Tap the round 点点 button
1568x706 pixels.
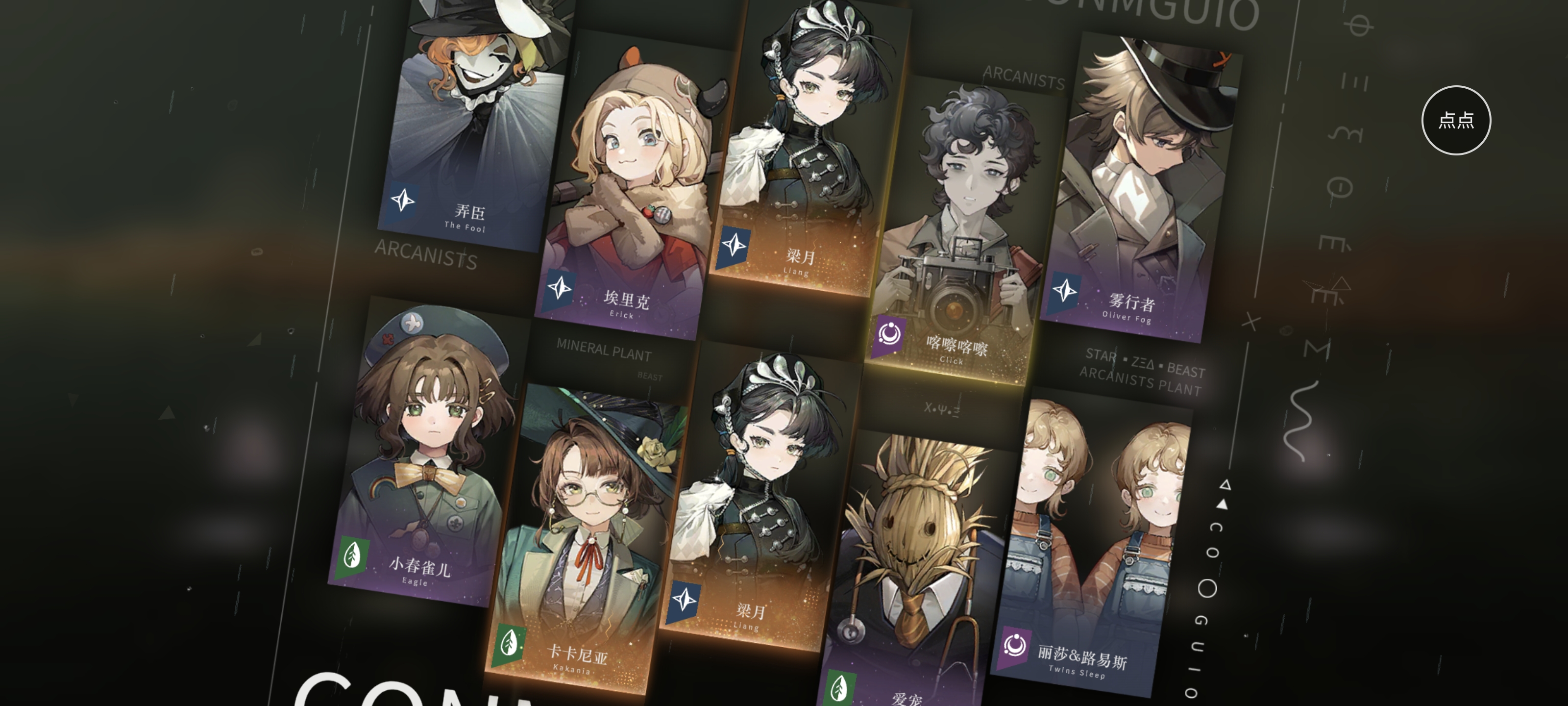pyautogui.click(x=1455, y=120)
